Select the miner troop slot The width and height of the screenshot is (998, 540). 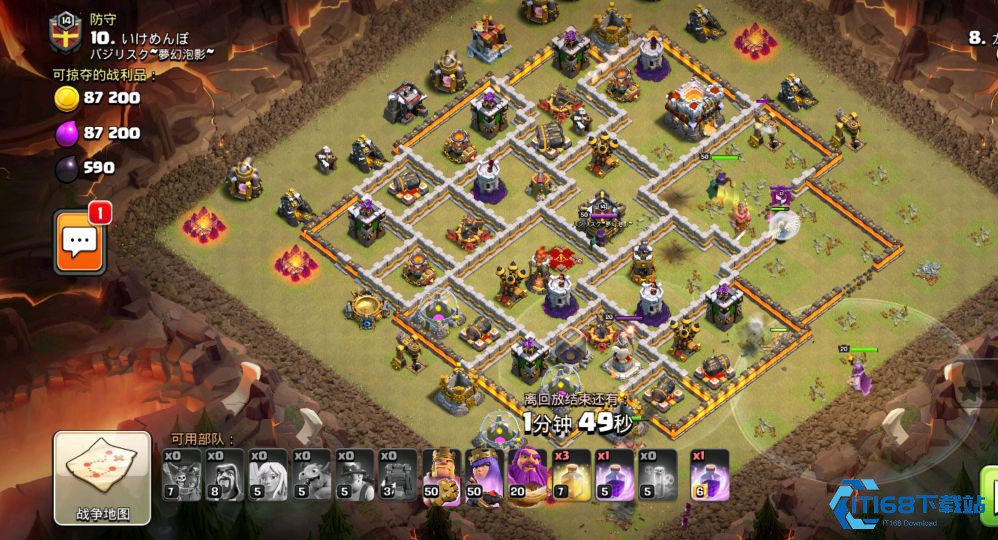click(358, 474)
